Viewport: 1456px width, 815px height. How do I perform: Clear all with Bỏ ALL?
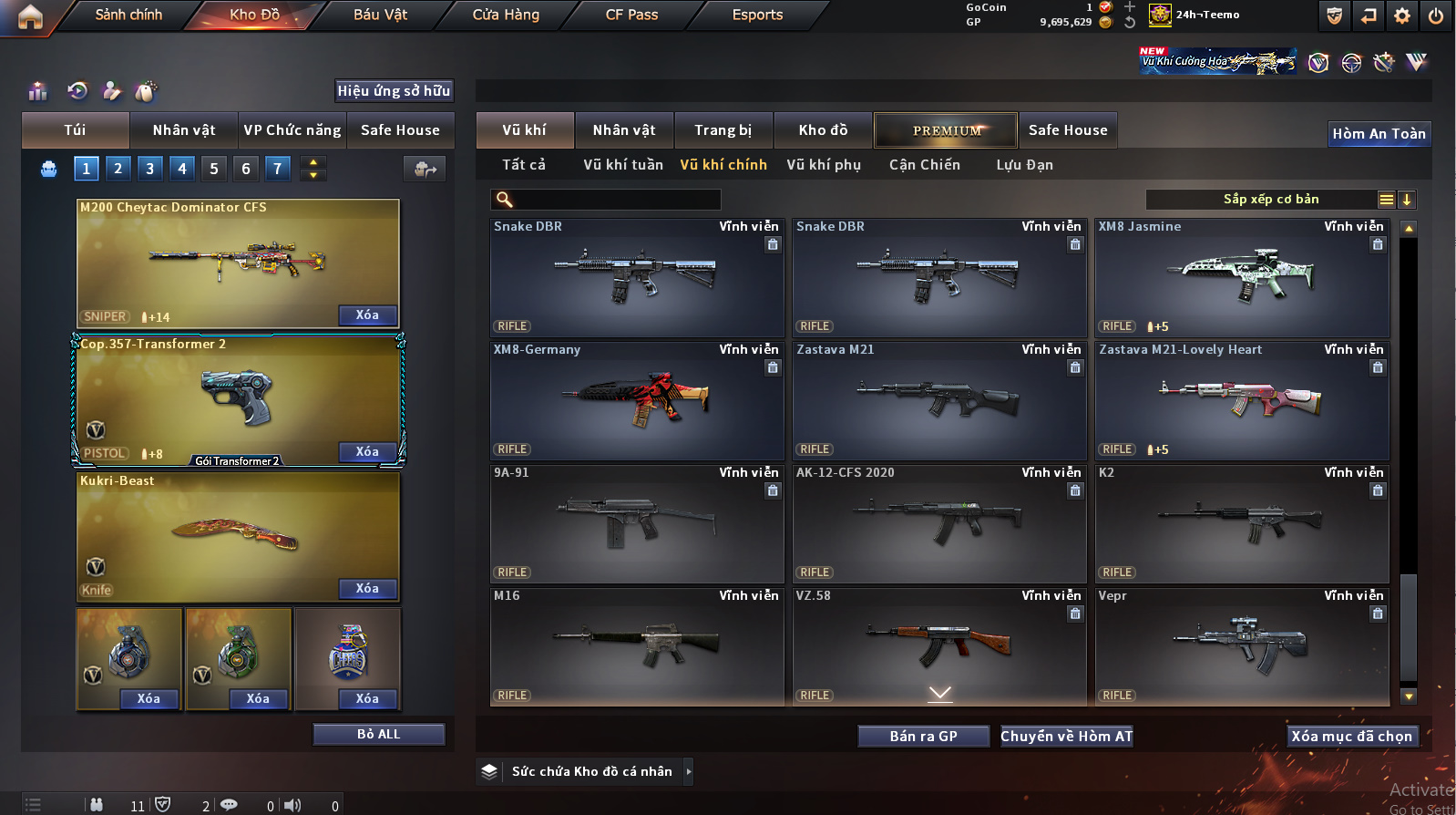pyautogui.click(x=378, y=735)
